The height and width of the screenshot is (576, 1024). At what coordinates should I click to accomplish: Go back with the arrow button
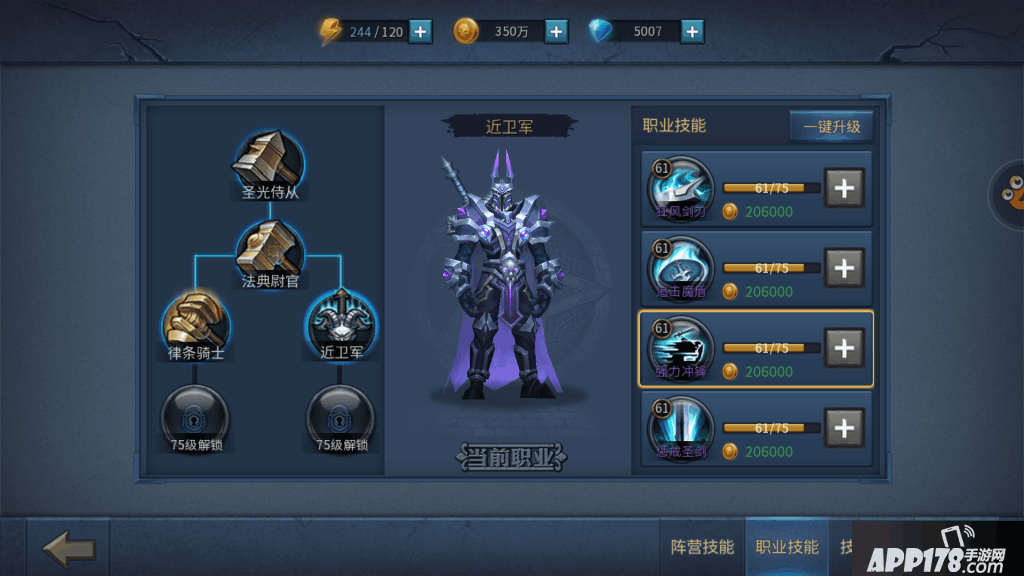pos(69,548)
